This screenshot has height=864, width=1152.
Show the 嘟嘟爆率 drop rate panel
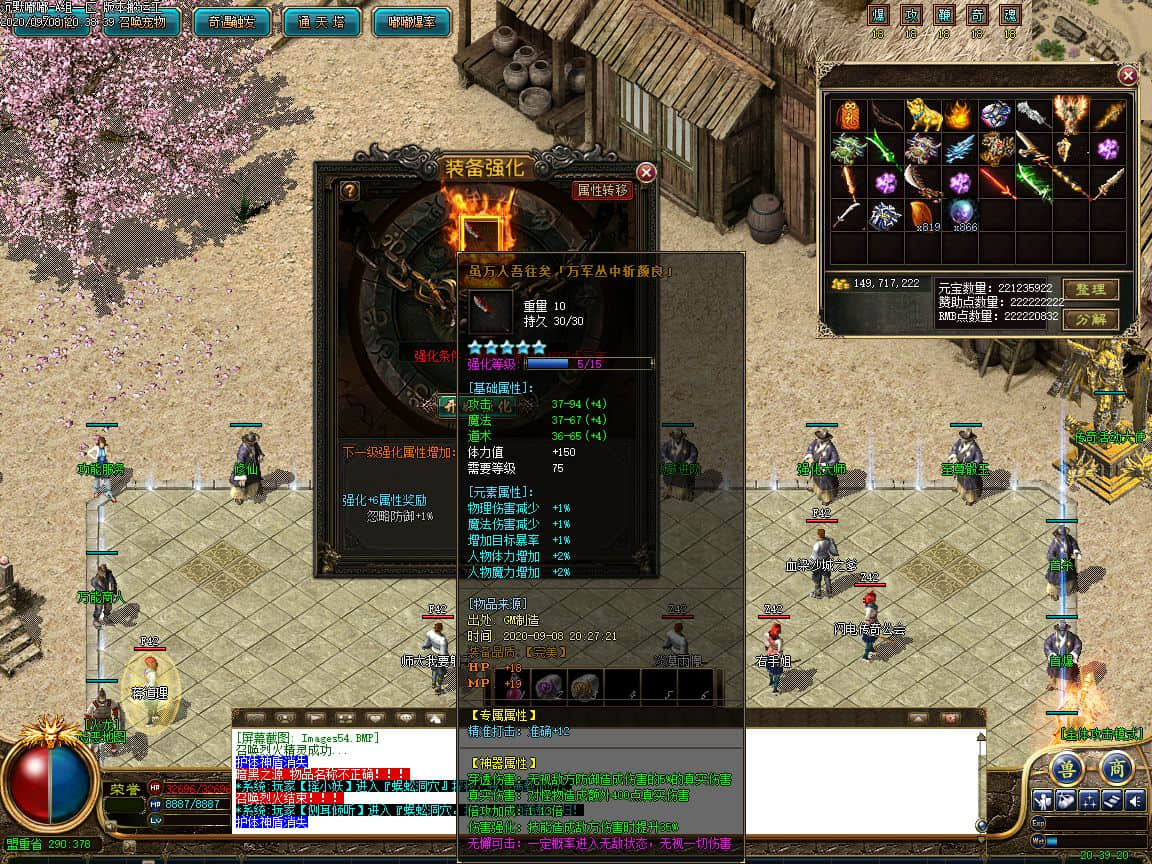(411, 22)
